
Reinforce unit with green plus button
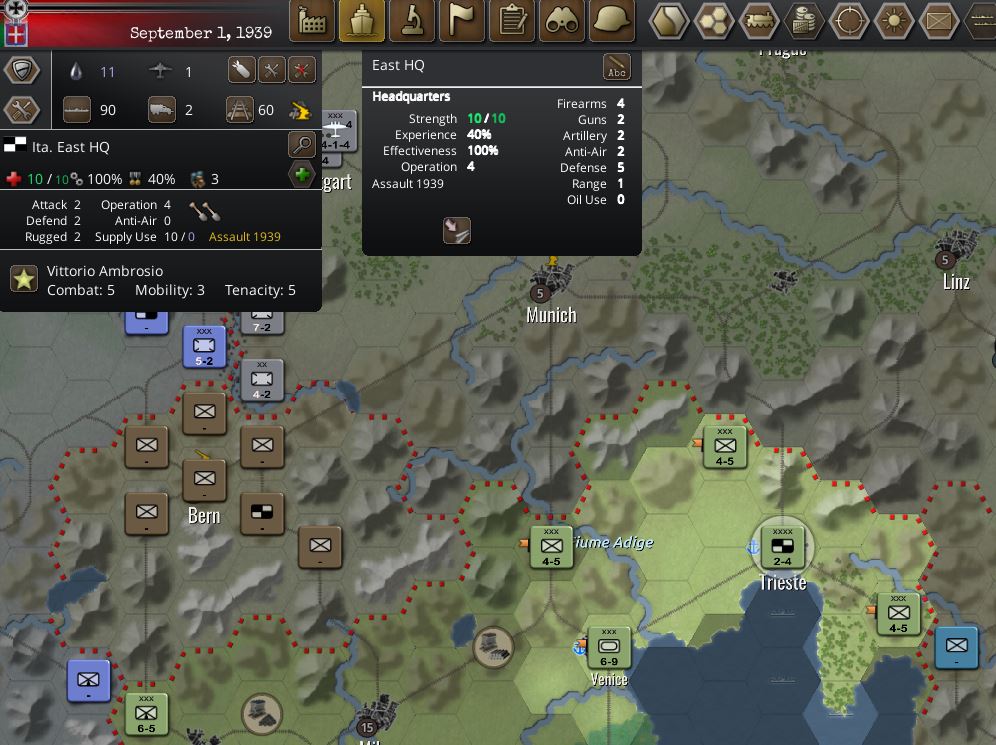[x=302, y=176]
